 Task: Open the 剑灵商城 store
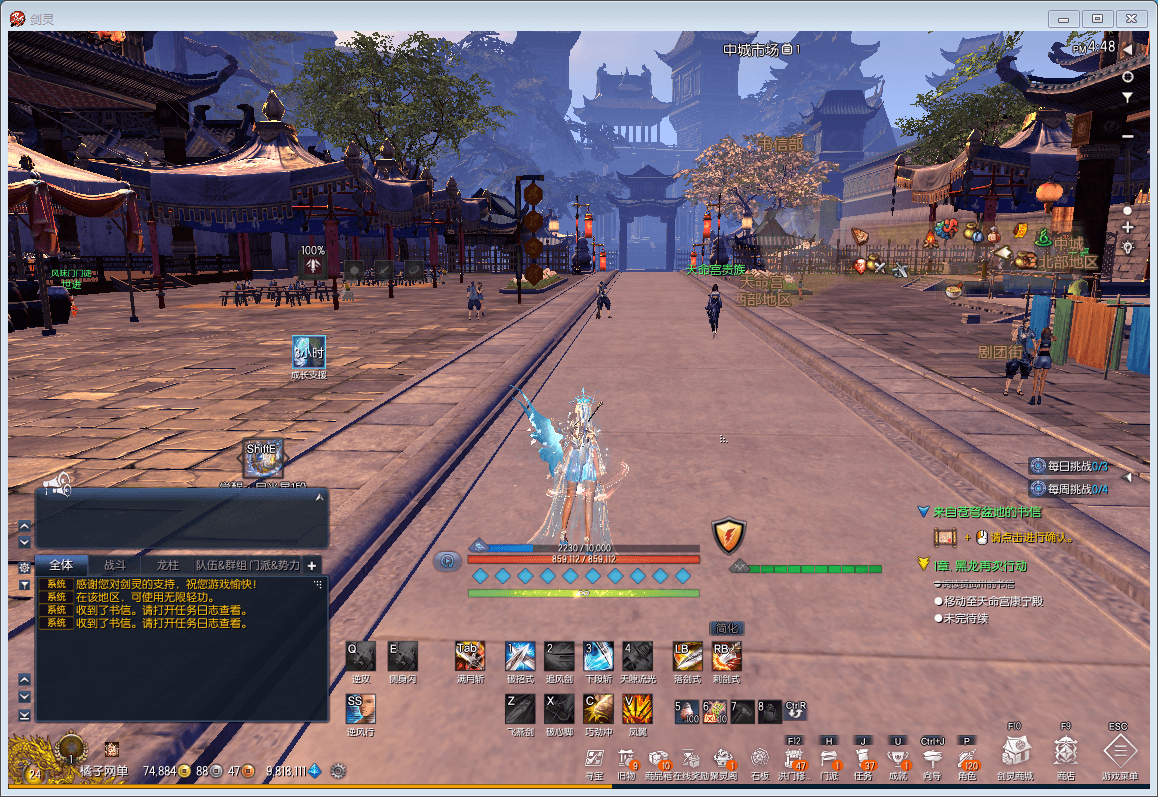pyautogui.click(x=1016, y=750)
